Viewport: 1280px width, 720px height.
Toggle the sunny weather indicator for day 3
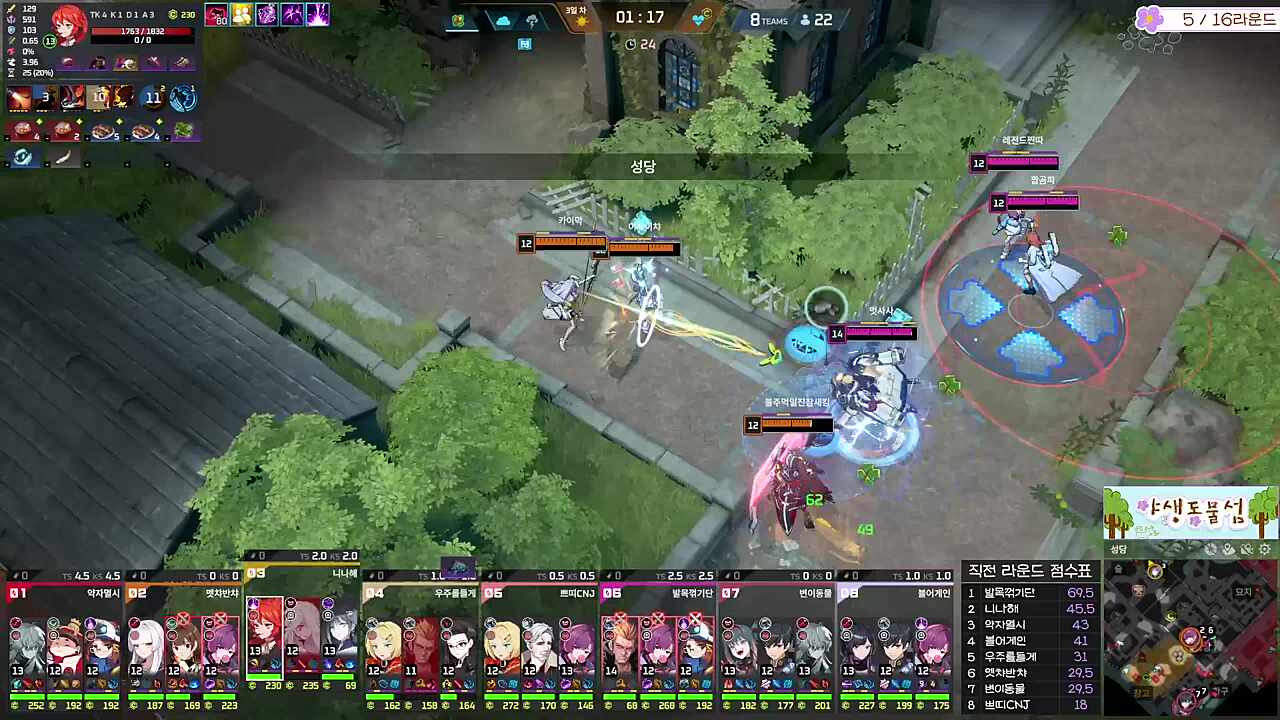pos(583,21)
